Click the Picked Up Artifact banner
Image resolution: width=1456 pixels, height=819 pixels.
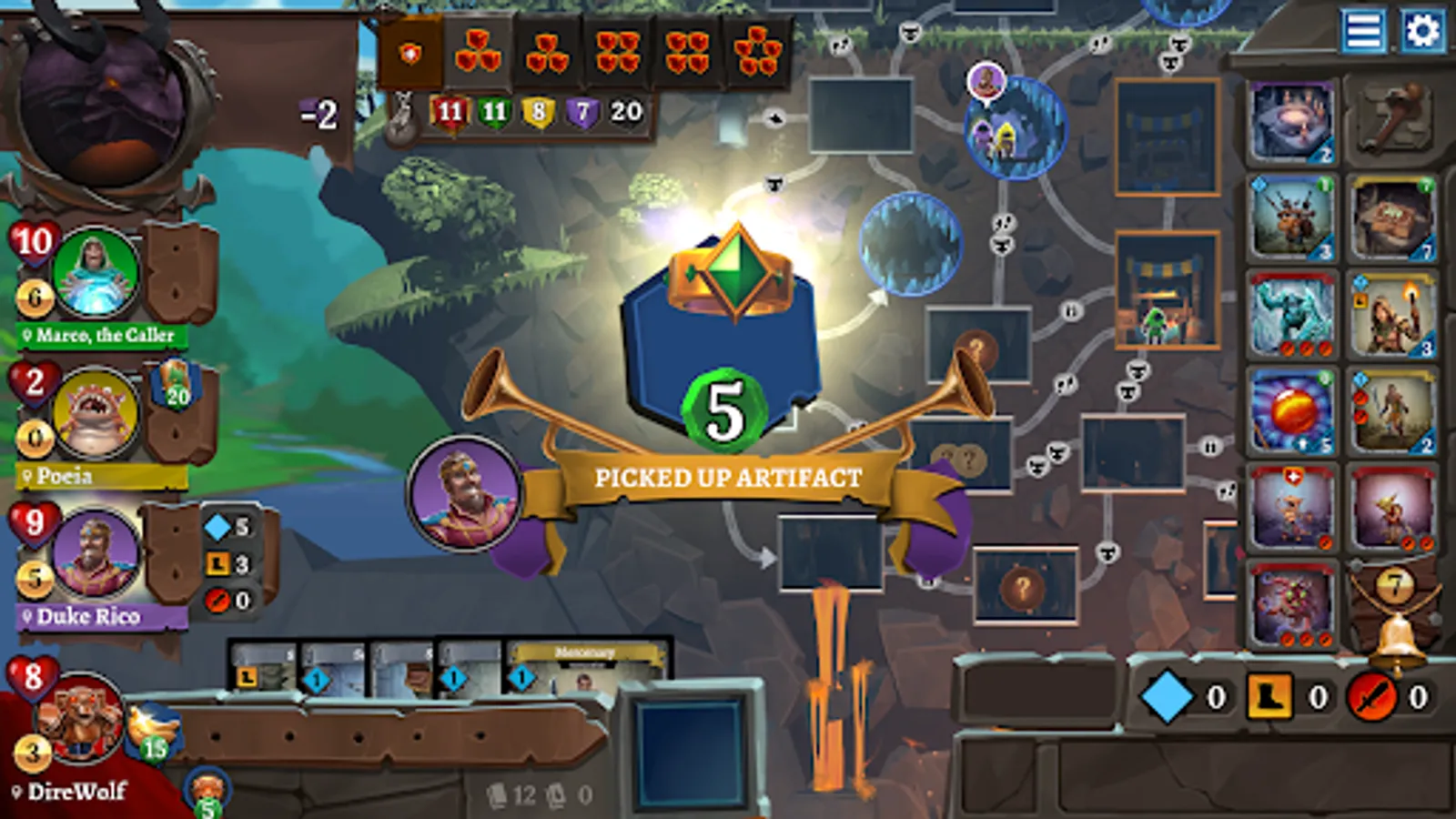pos(728,475)
